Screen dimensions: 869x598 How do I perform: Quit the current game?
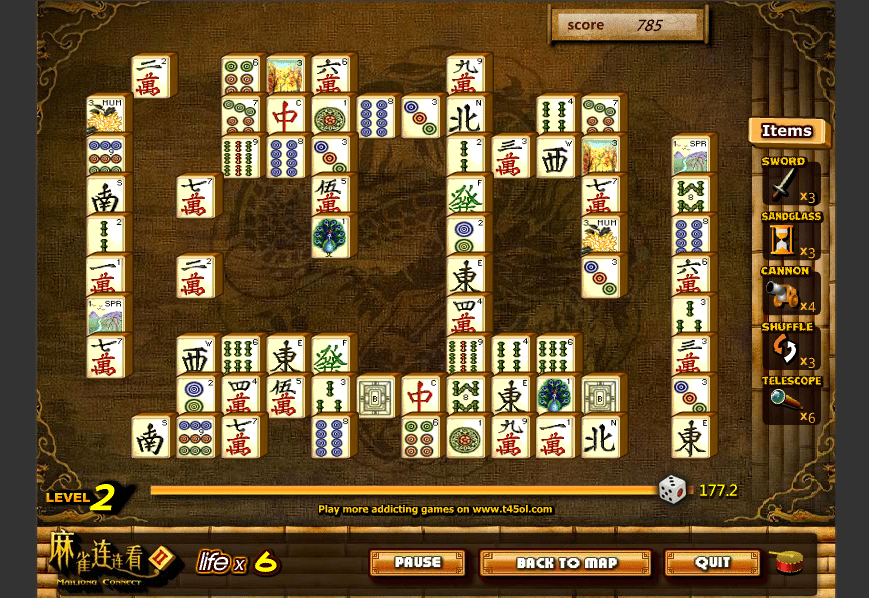712,563
